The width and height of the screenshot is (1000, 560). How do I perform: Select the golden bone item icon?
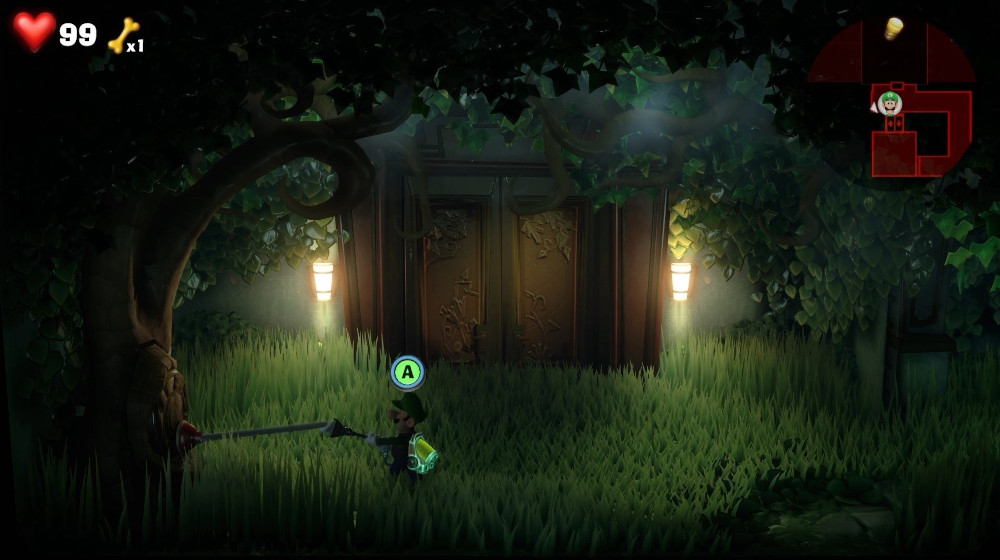[122, 36]
